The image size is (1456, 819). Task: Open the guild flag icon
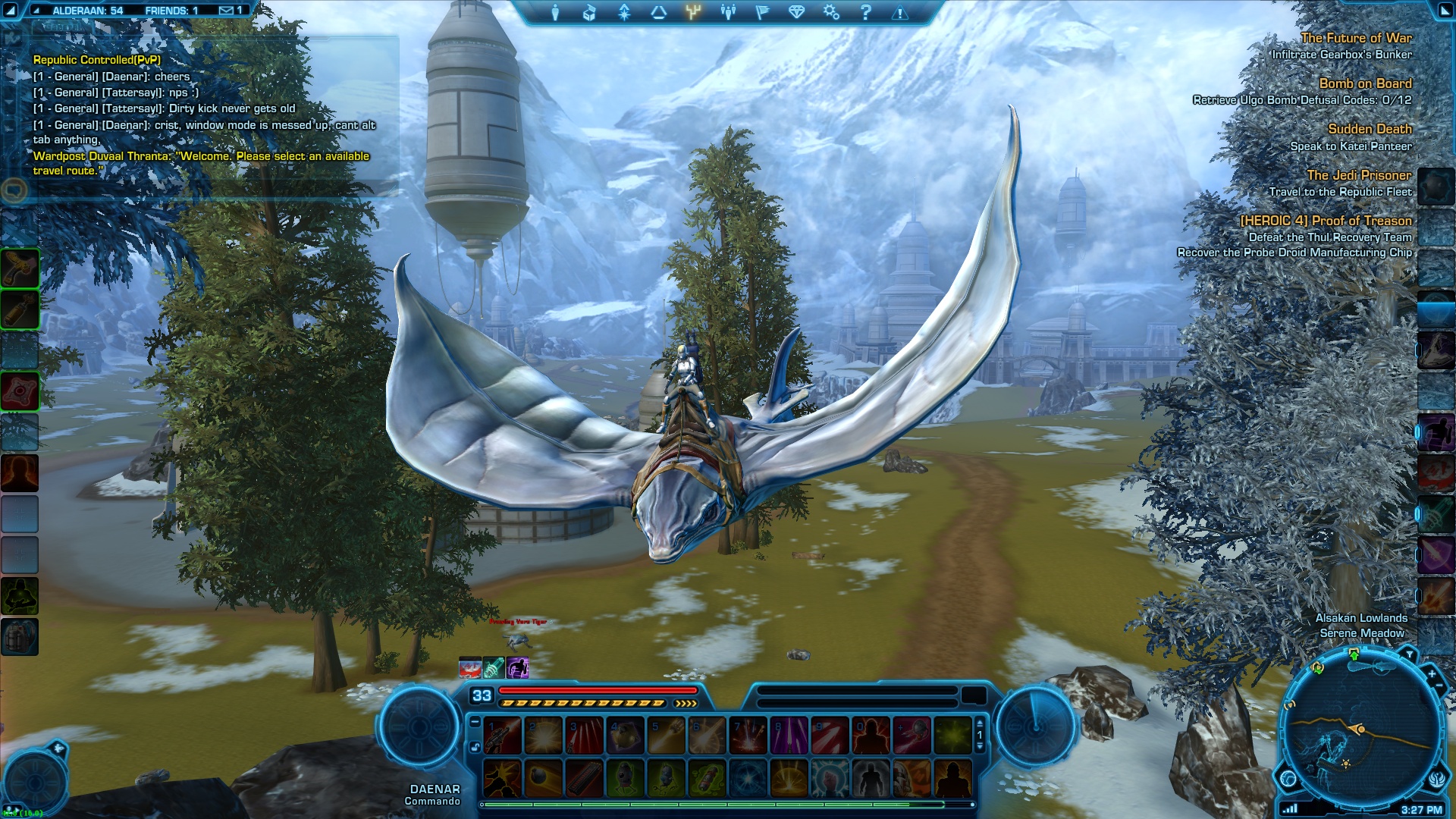(x=762, y=12)
